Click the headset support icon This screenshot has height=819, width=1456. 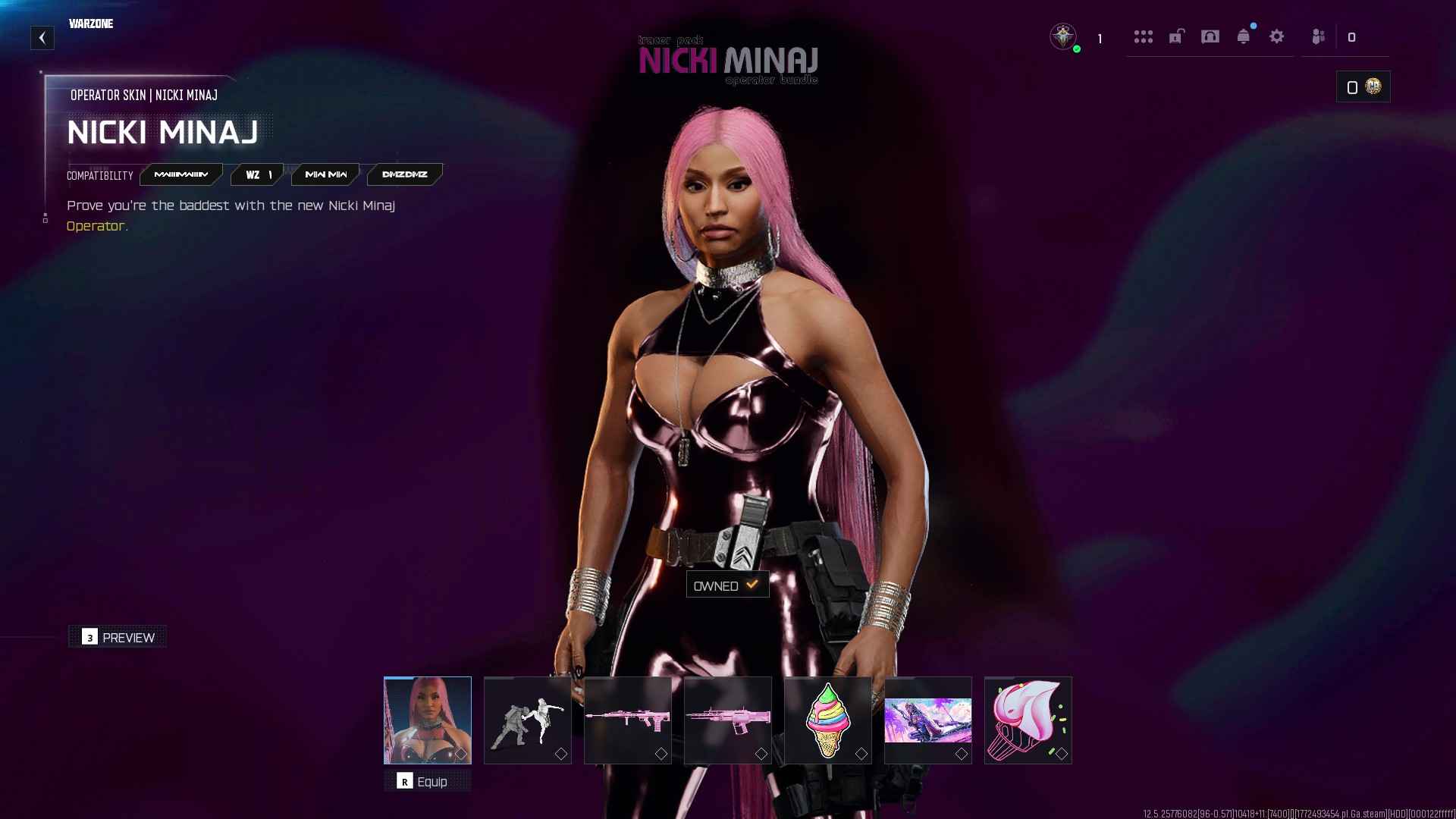pyautogui.click(x=1211, y=36)
